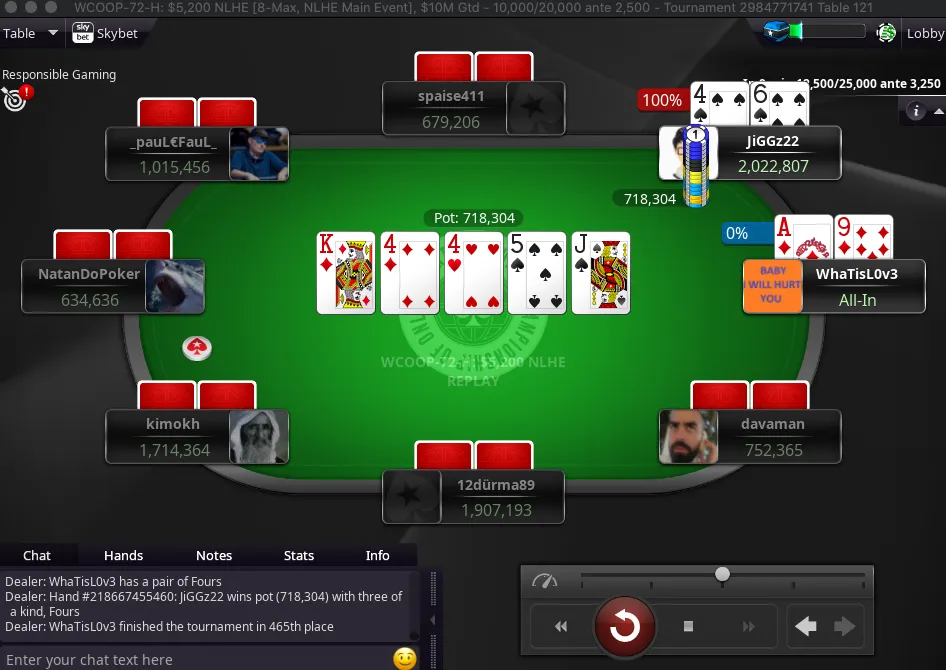Open the Notes tab
Screen dimensions: 946x670
[x=214, y=555]
